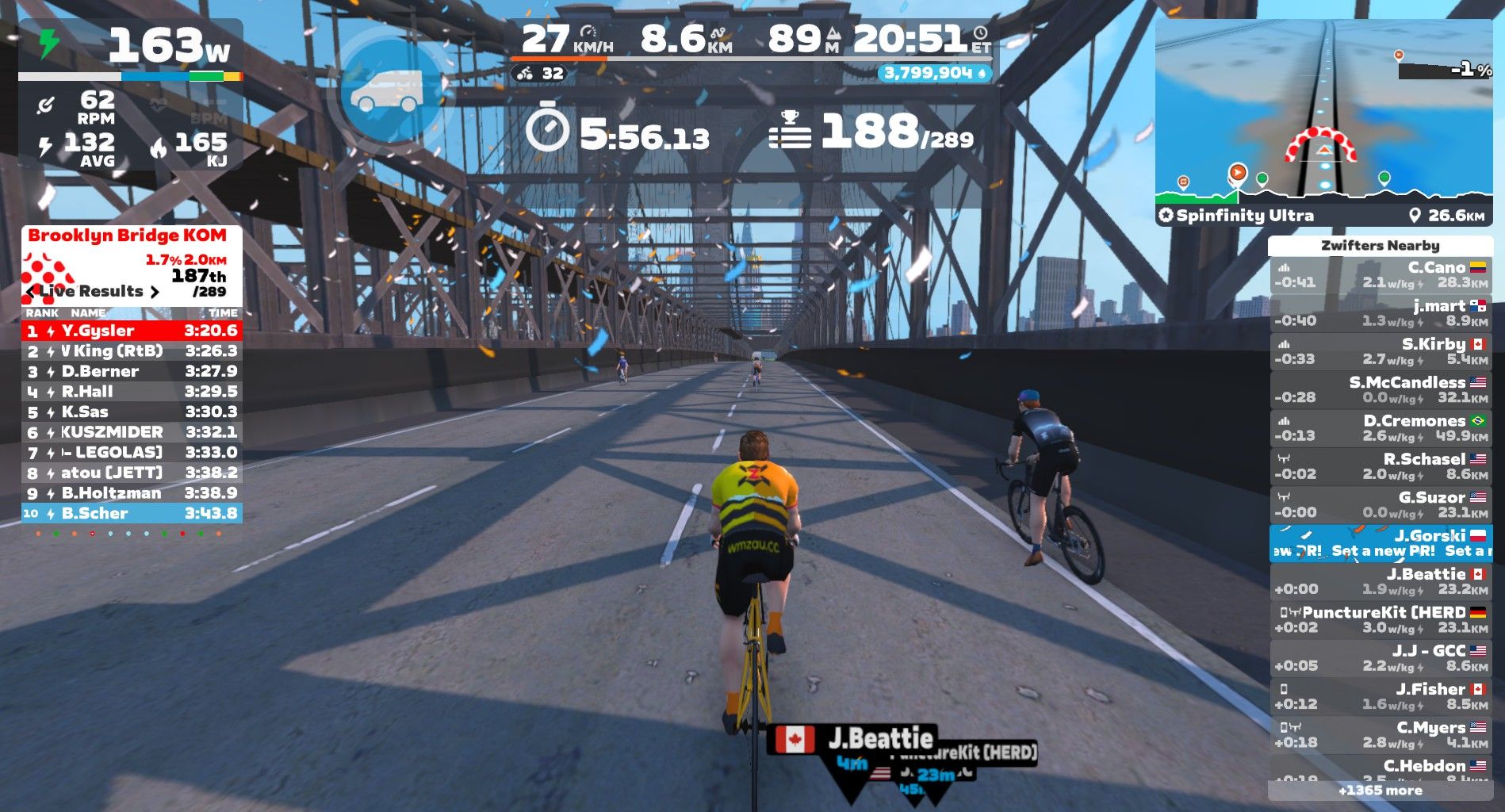Image resolution: width=1505 pixels, height=812 pixels.
Task: Show previous Live Results page arrow
Action: [x=31, y=292]
